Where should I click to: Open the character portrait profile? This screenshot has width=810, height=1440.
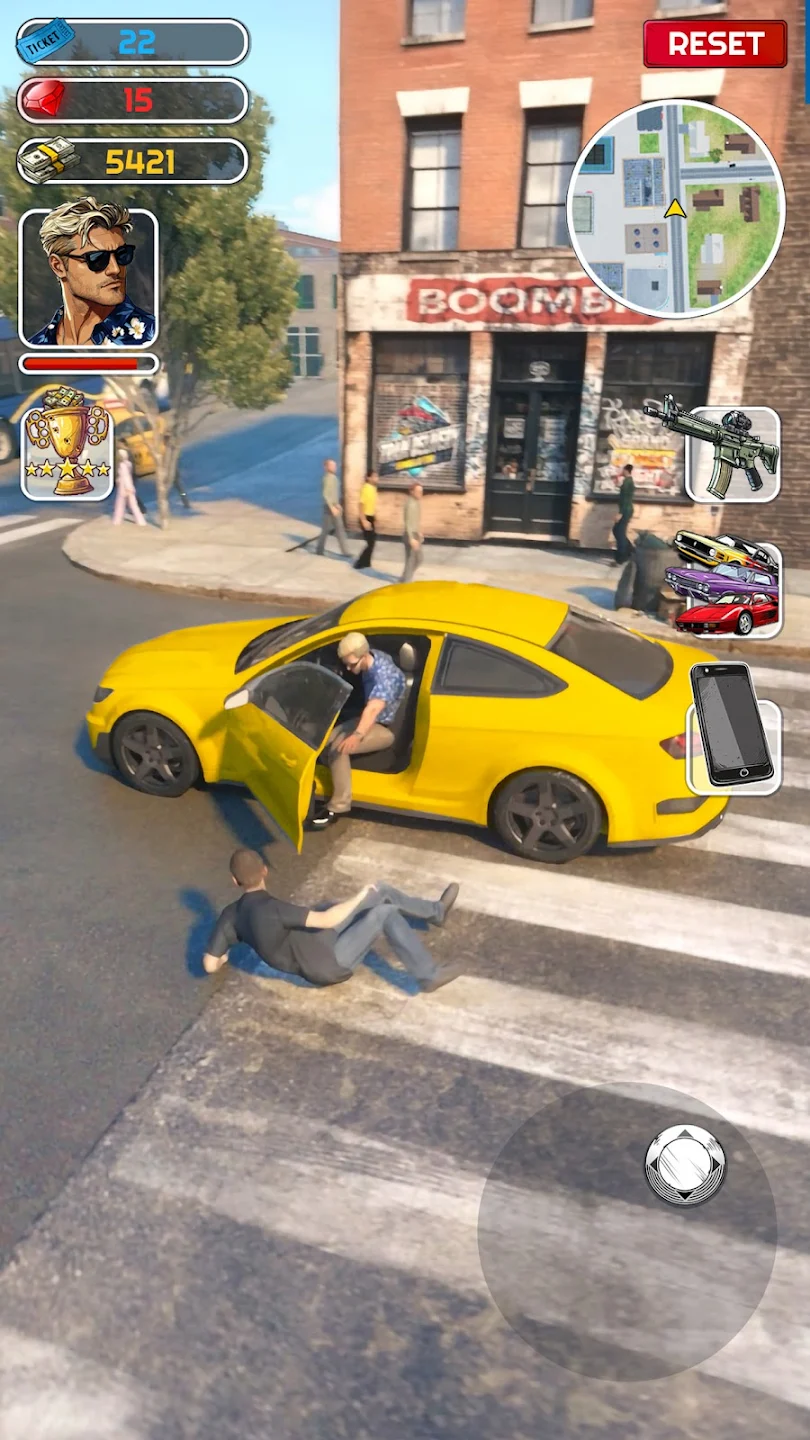coord(88,279)
